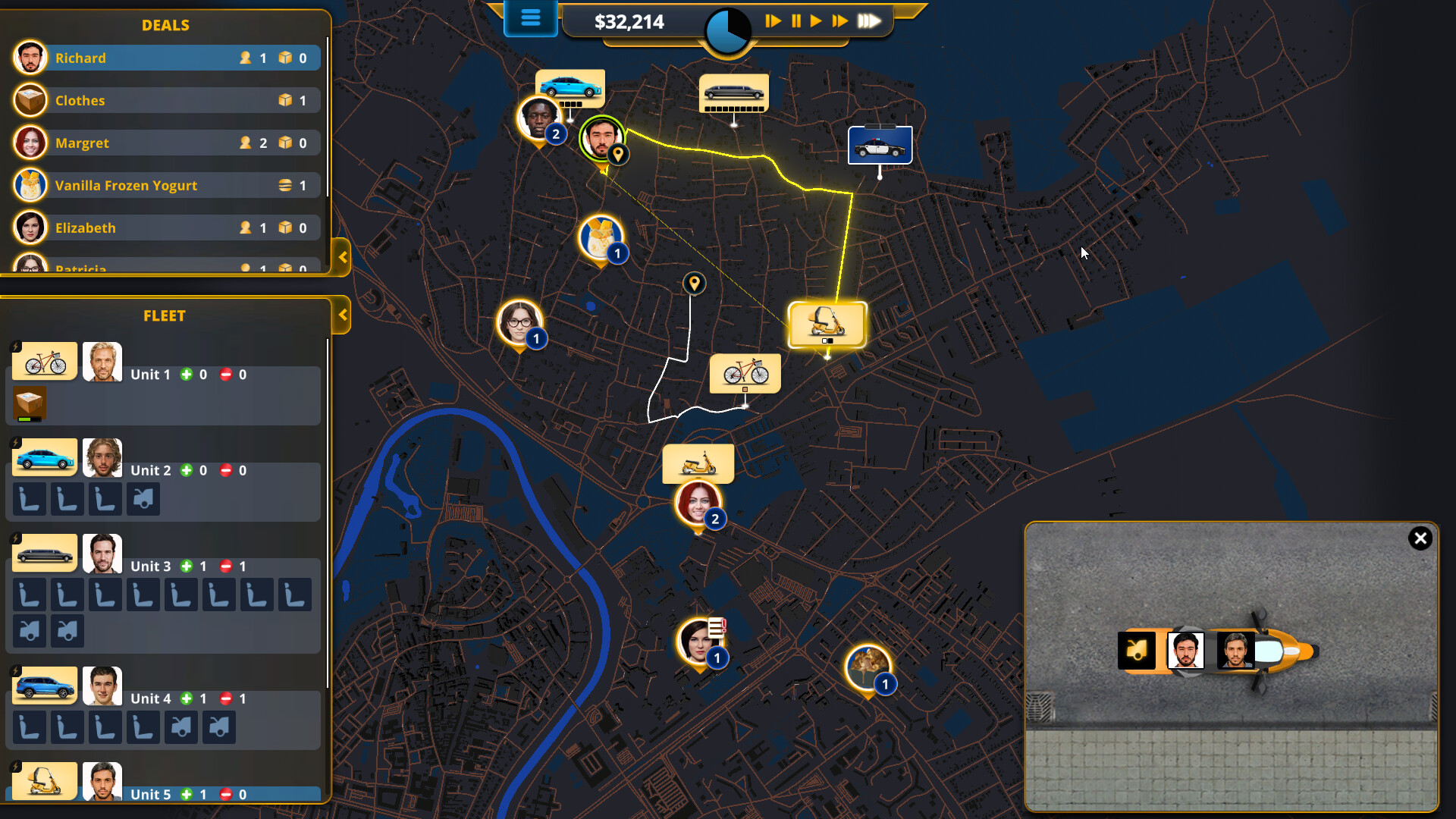Select the police car icon on the map
This screenshot has width=1456, height=819.
click(x=880, y=144)
